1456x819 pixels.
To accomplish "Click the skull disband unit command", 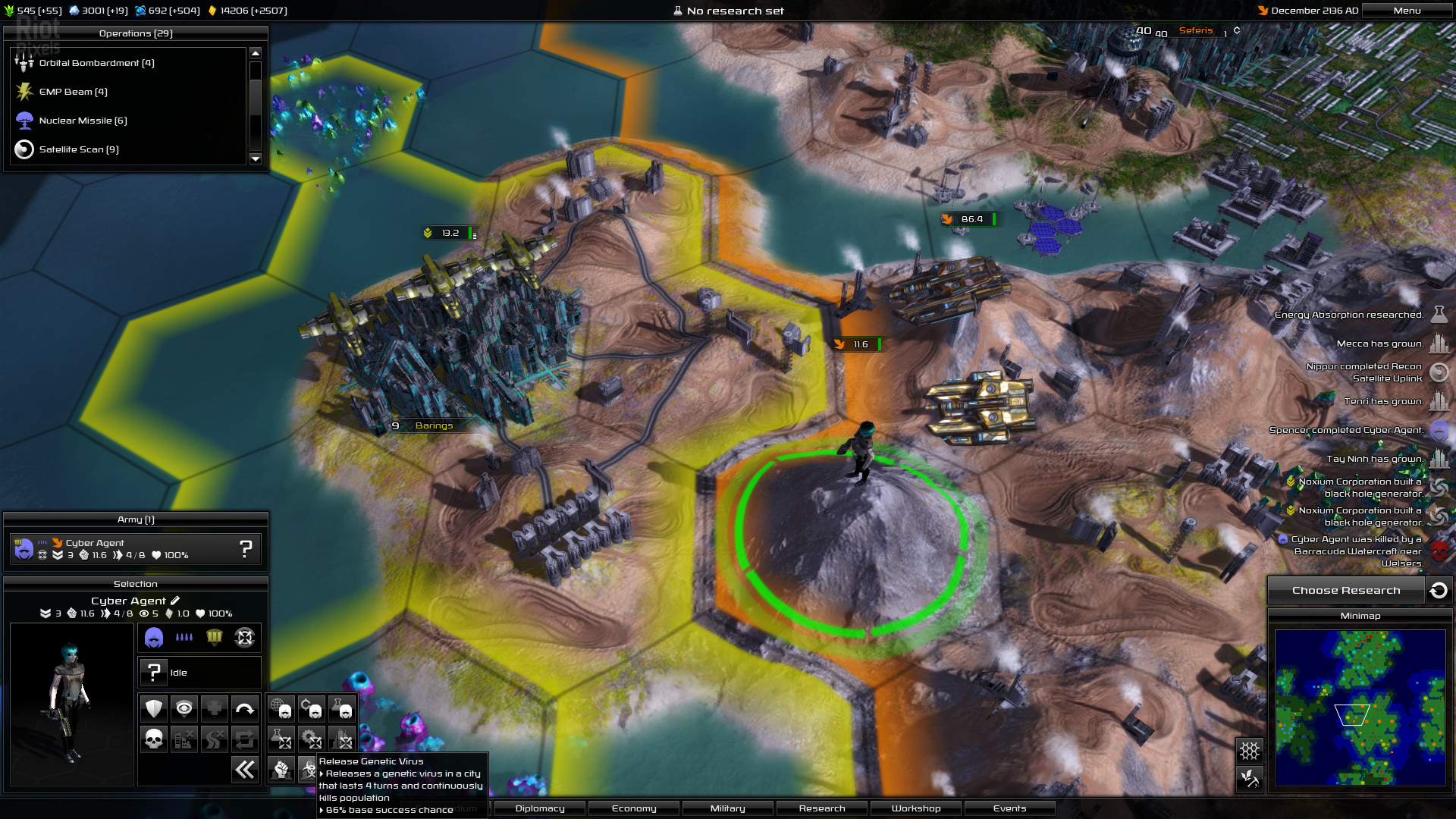I will [154, 739].
